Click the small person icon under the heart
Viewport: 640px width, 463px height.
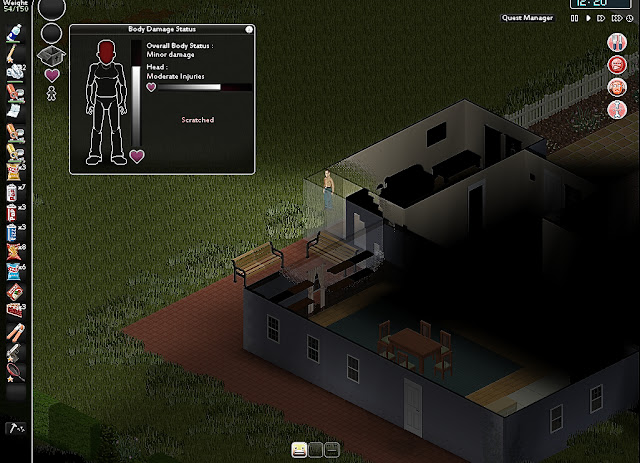pos(52,93)
